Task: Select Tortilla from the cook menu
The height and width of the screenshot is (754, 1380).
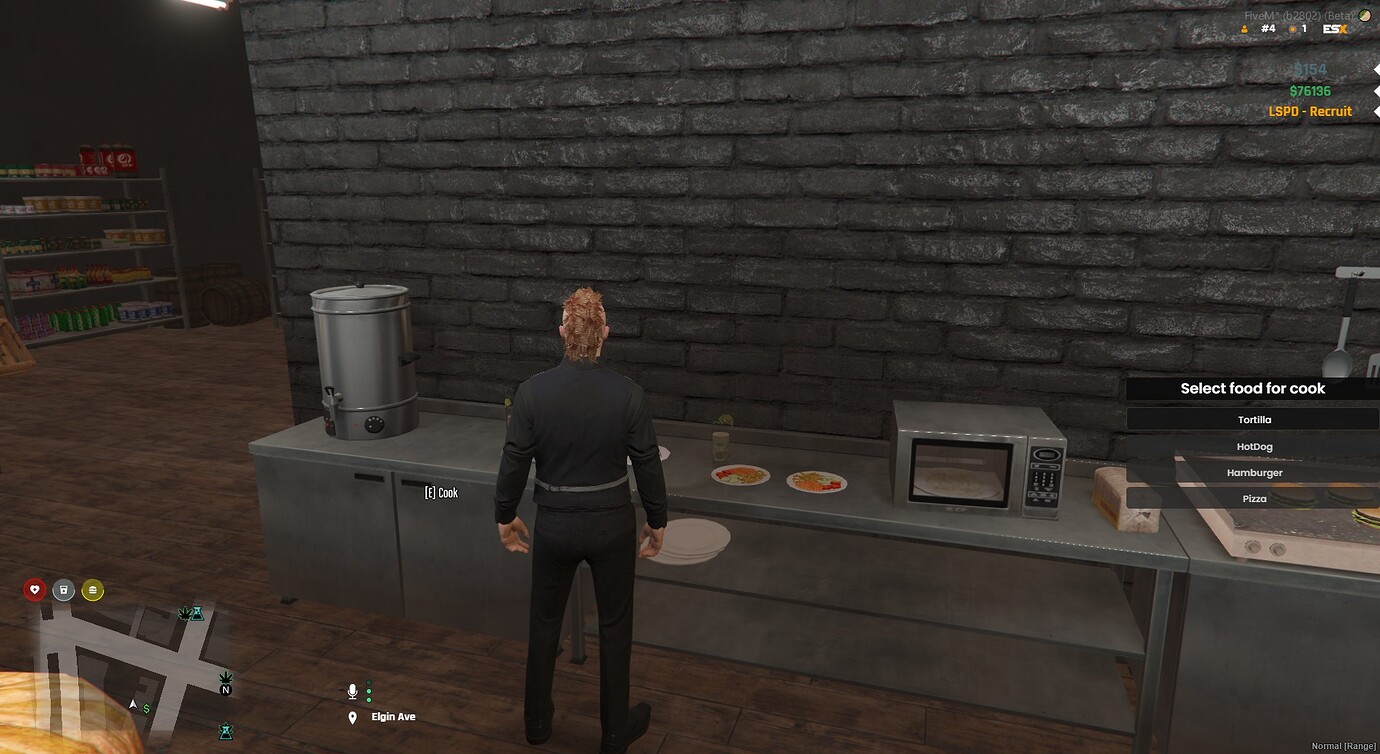Action: (x=1253, y=418)
